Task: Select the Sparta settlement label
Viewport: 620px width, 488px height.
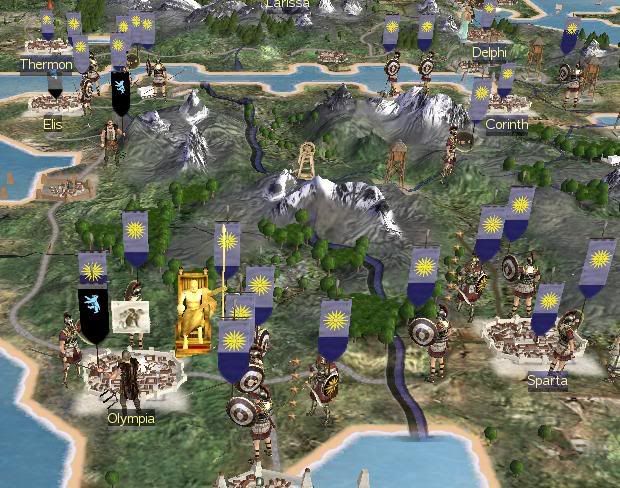Action: pos(547,380)
